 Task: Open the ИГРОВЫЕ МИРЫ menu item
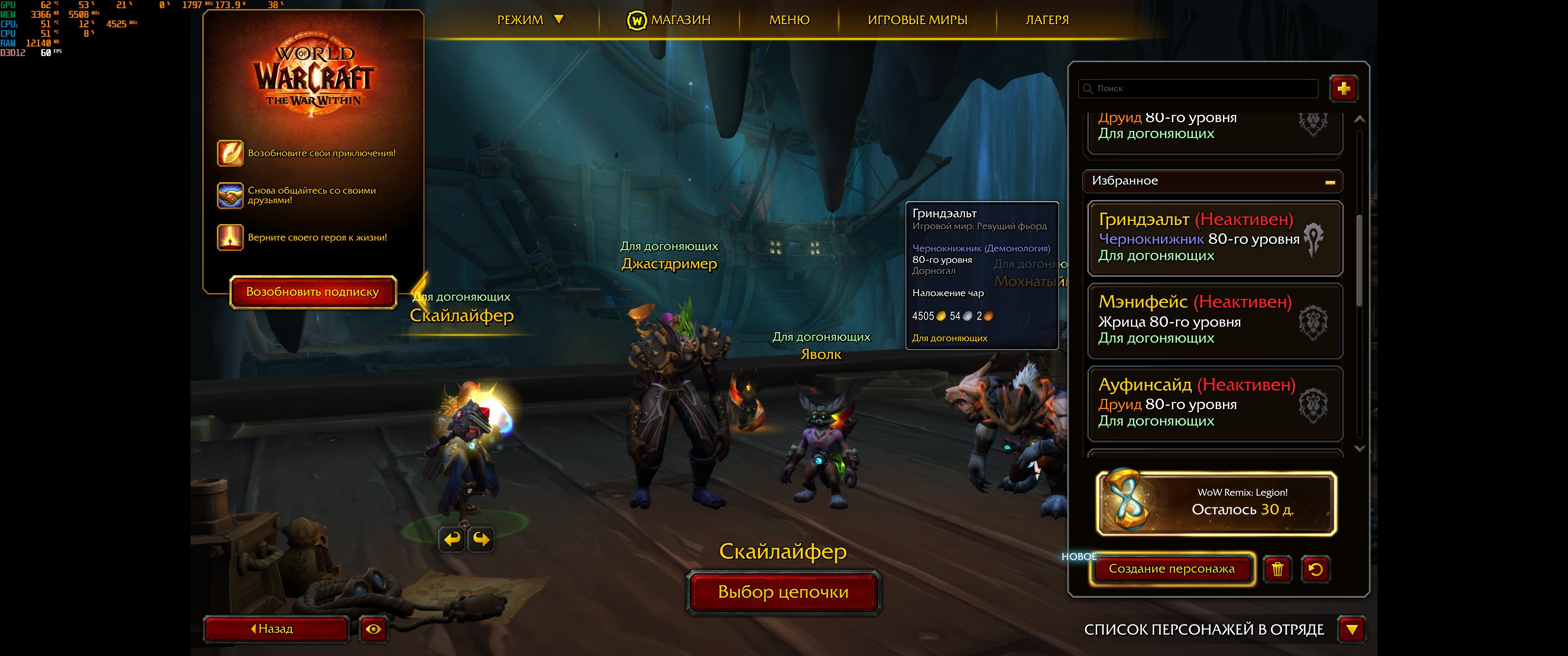(x=919, y=19)
